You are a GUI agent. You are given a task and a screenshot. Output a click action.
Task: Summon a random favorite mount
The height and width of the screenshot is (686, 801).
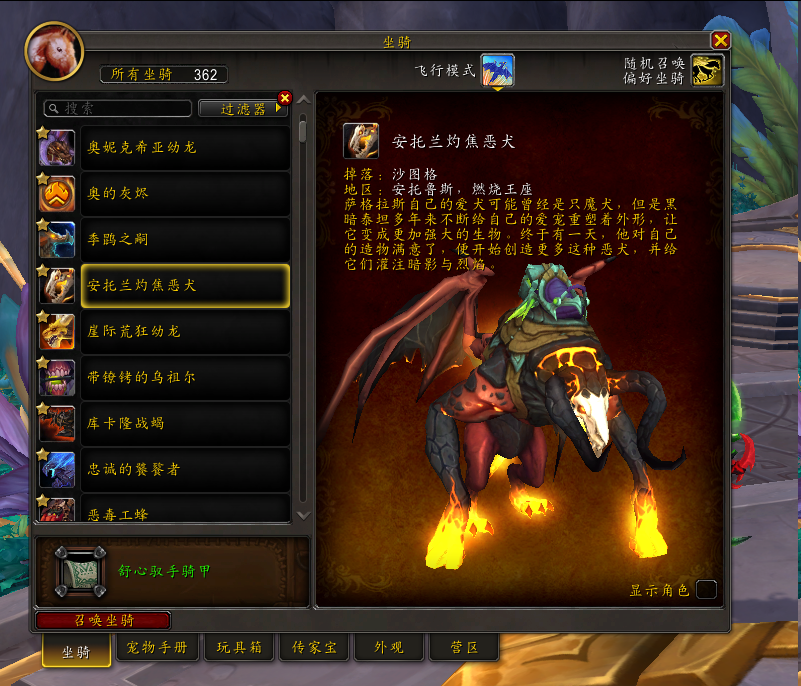[707, 70]
